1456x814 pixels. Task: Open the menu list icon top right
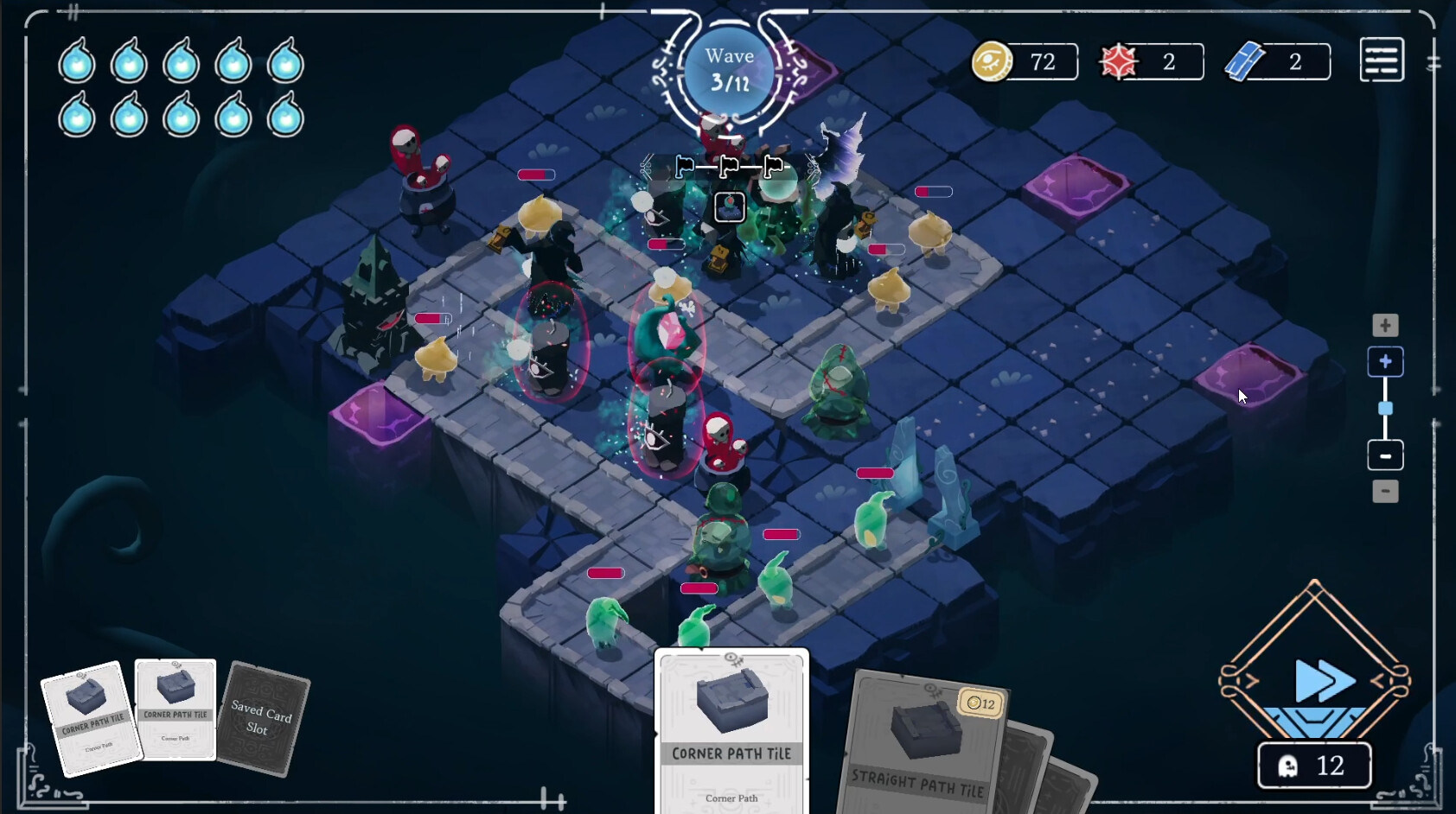(1382, 59)
